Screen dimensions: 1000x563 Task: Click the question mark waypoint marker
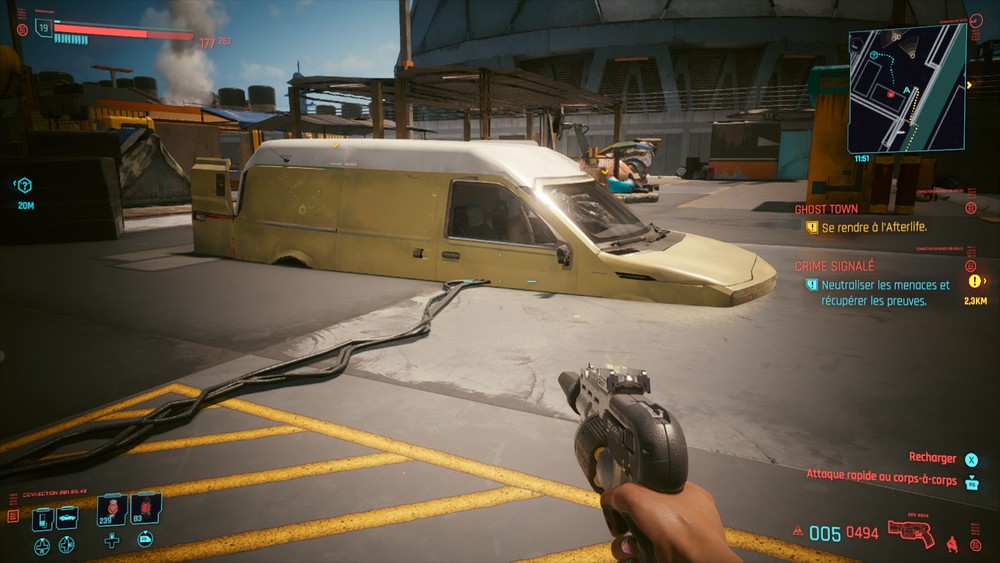[x=25, y=185]
